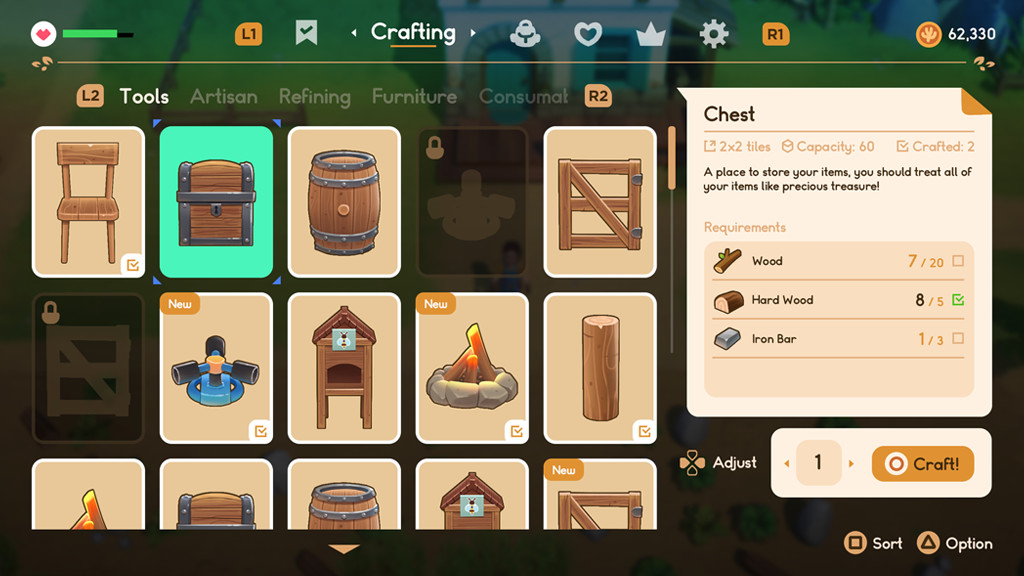Viewport: 1024px width, 576px height.
Task: Open the heart relationships menu
Action: click(587, 35)
